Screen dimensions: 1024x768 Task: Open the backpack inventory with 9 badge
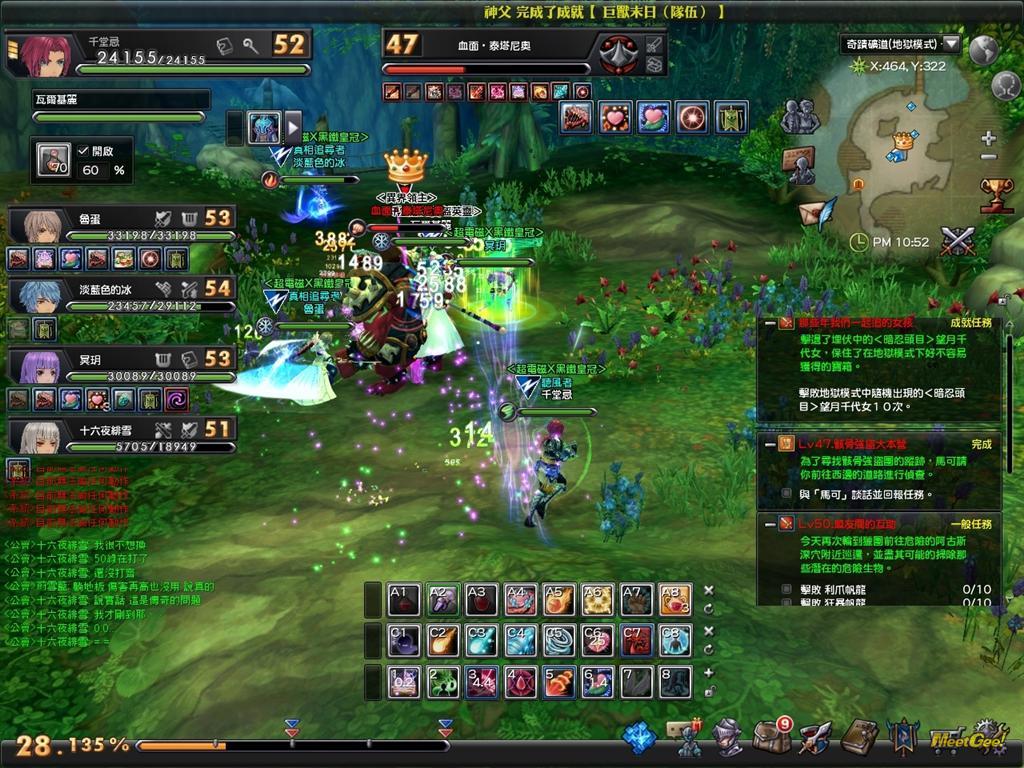(x=771, y=737)
